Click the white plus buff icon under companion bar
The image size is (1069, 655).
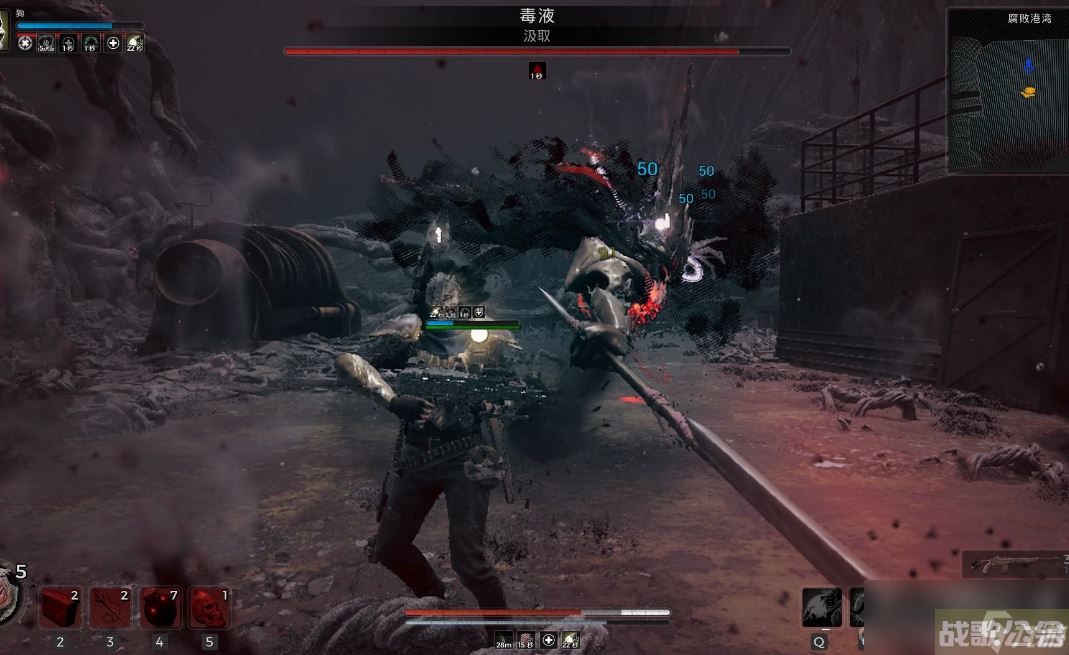click(x=113, y=43)
